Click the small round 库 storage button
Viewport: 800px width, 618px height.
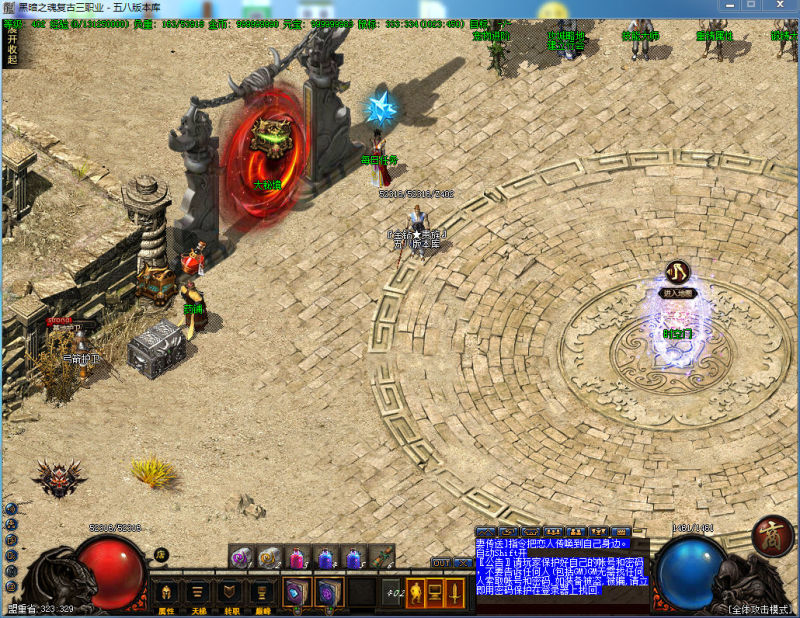[159, 554]
